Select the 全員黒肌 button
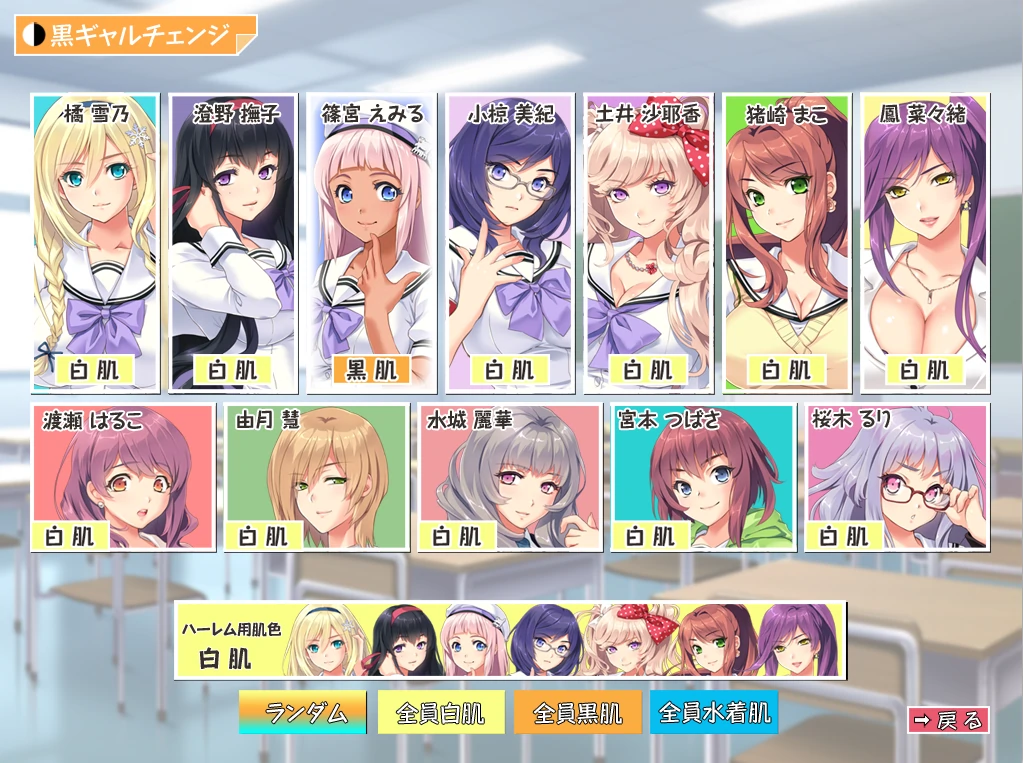This screenshot has width=1023, height=763. tap(578, 713)
